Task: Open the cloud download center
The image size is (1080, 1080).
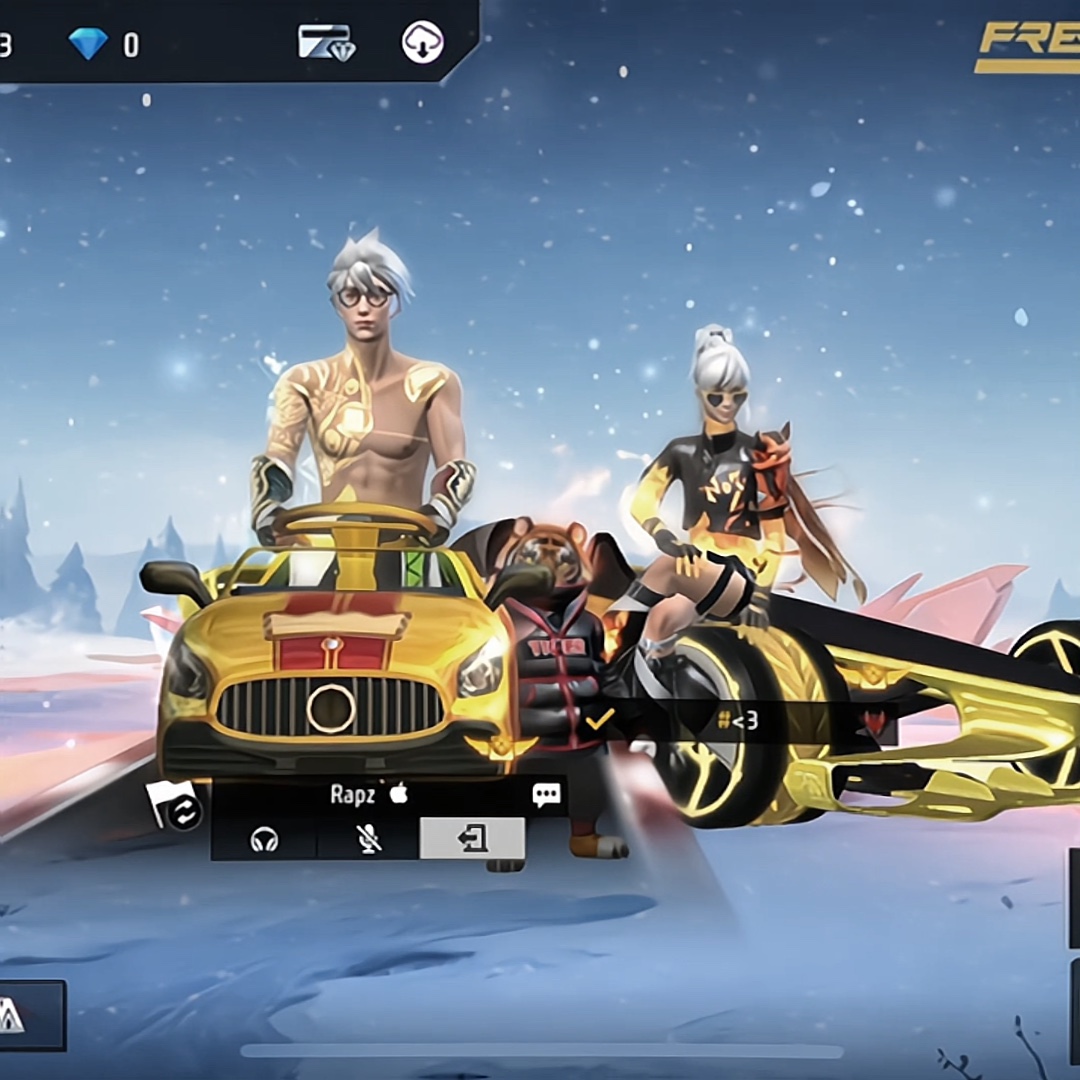Action: point(422,43)
